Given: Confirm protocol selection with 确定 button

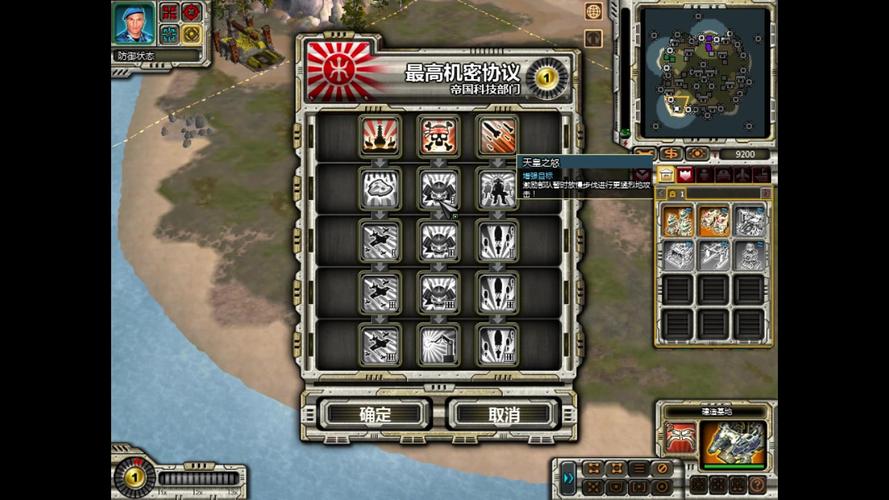Looking at the screenshot, I should (x=375, y=414).
